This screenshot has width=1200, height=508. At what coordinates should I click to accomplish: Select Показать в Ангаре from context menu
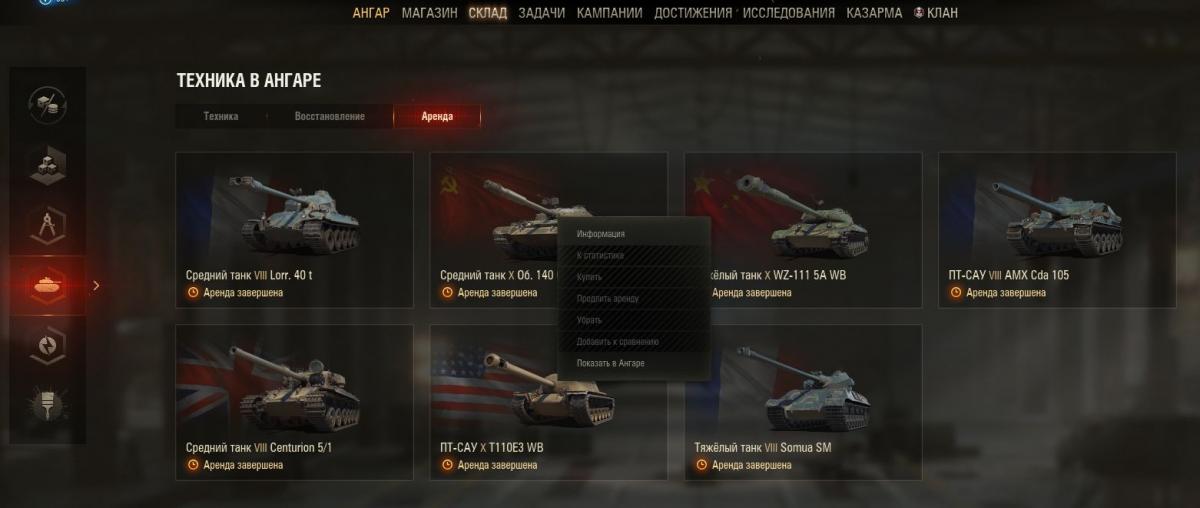coord(611,363)
